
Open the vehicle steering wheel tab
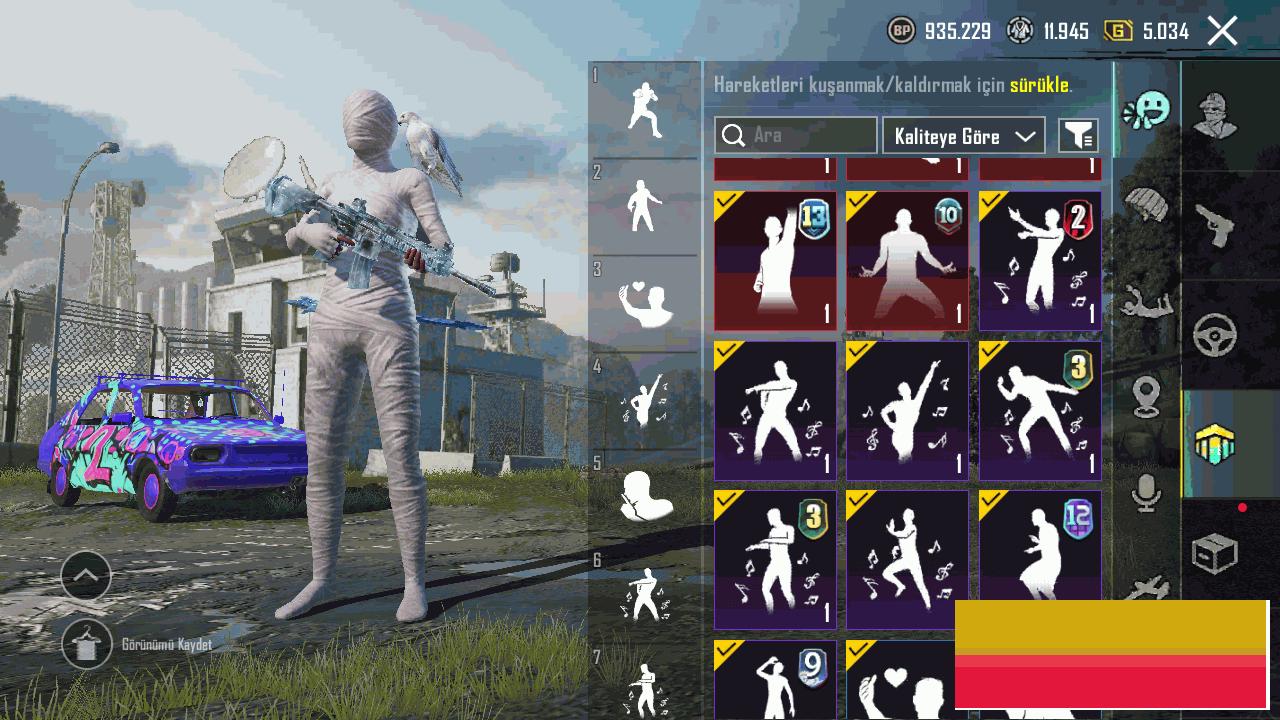click(1215, 337)
